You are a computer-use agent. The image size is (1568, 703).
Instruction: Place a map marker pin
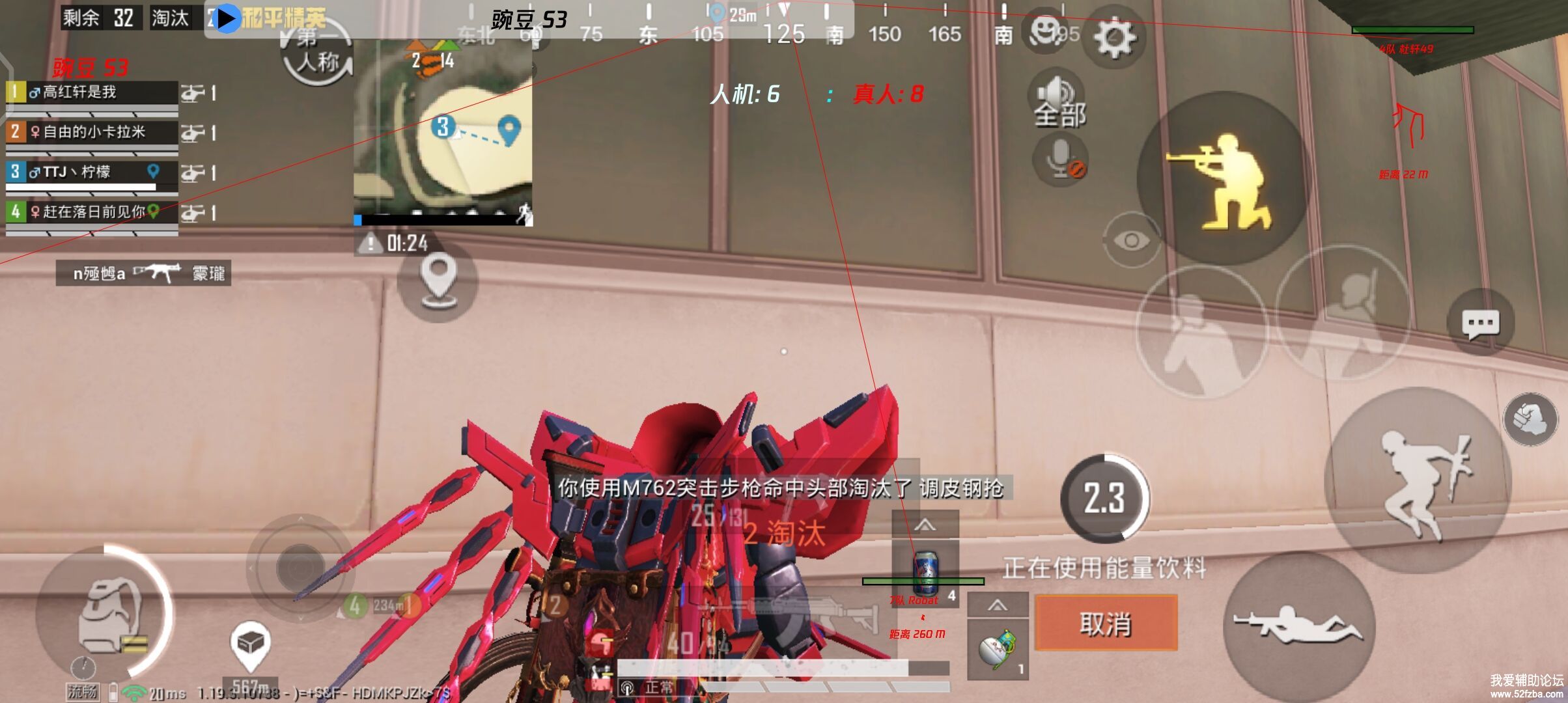pyautogui.click(x=438, y=281)
